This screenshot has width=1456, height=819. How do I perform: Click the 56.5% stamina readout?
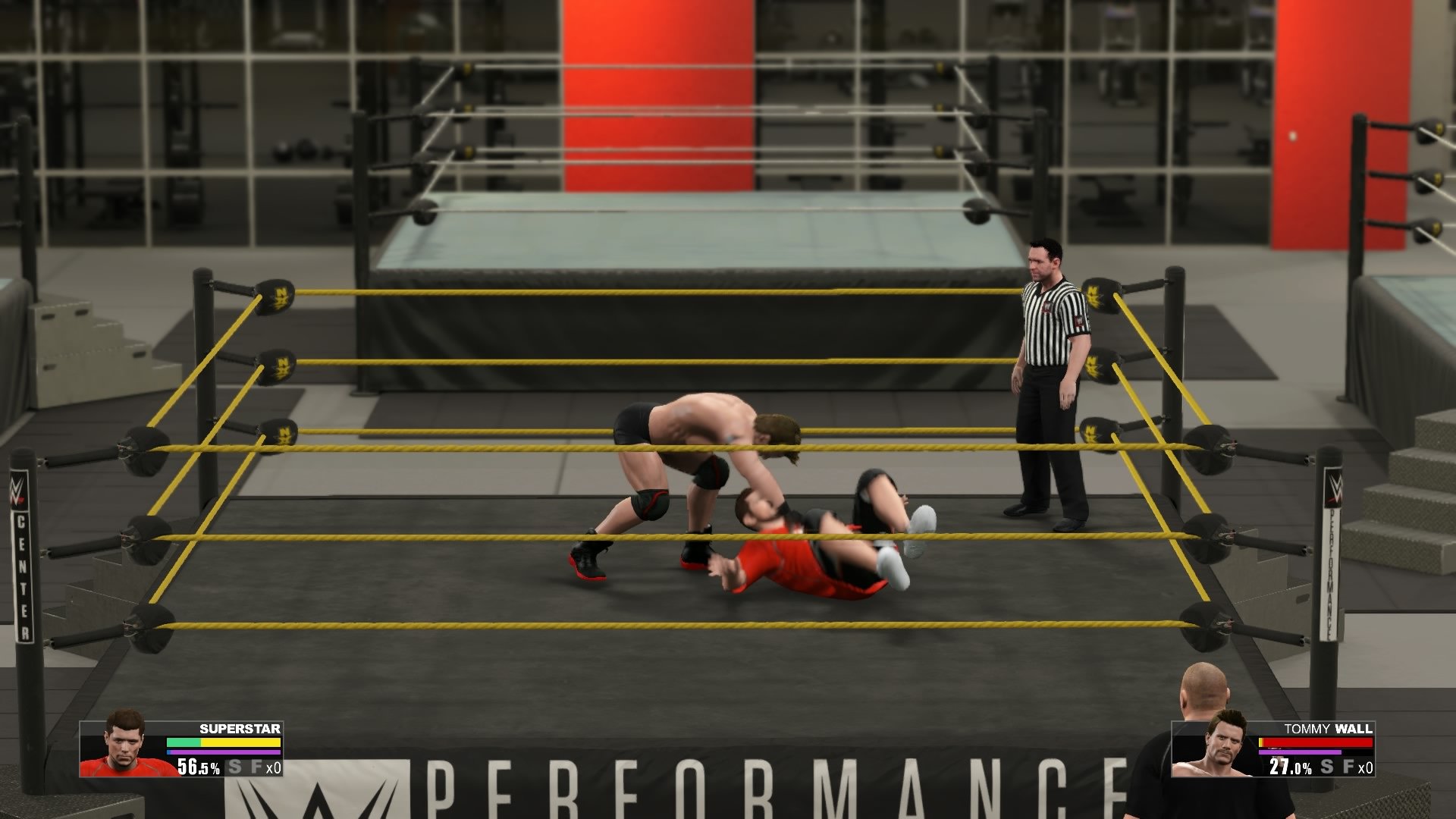(x=199, y=768)
